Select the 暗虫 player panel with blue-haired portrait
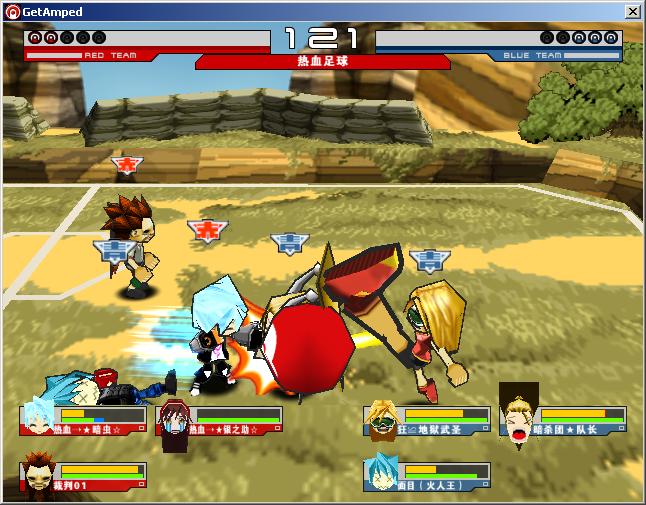The image size is (646, 505). [x=84, y=420]
